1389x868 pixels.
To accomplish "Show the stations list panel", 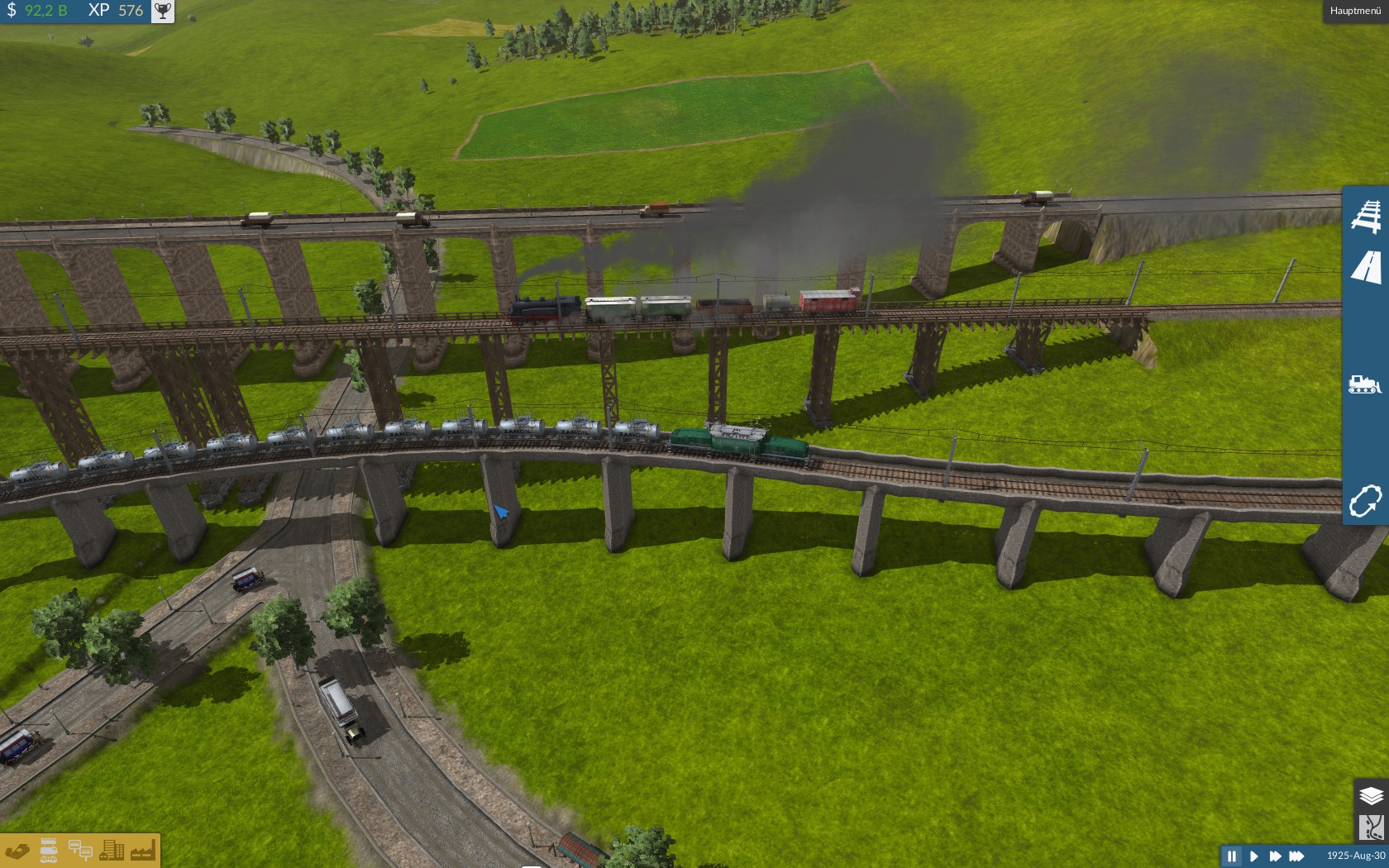I will point(80,851).
